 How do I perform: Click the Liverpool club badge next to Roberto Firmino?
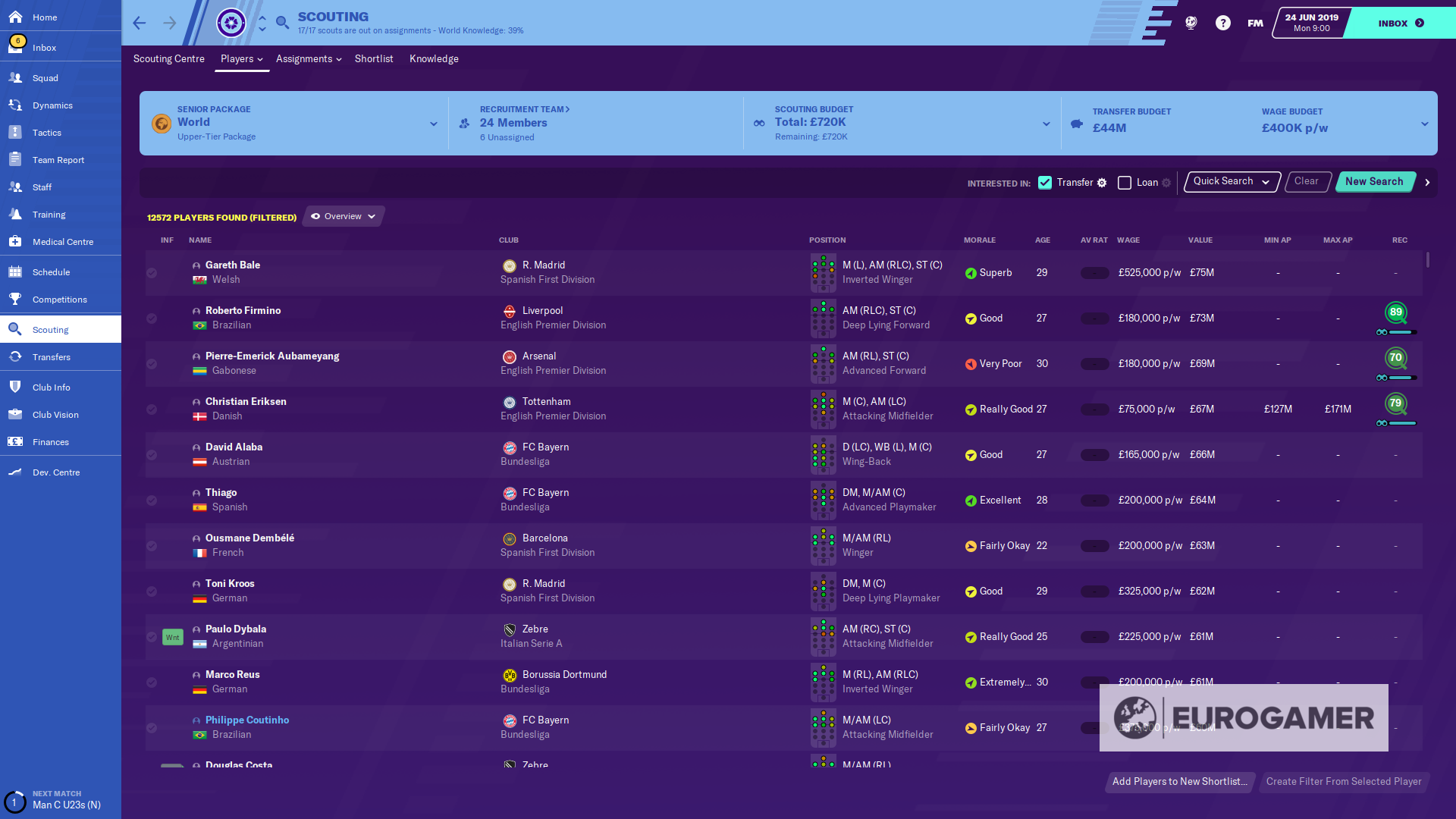pos(509,310)
